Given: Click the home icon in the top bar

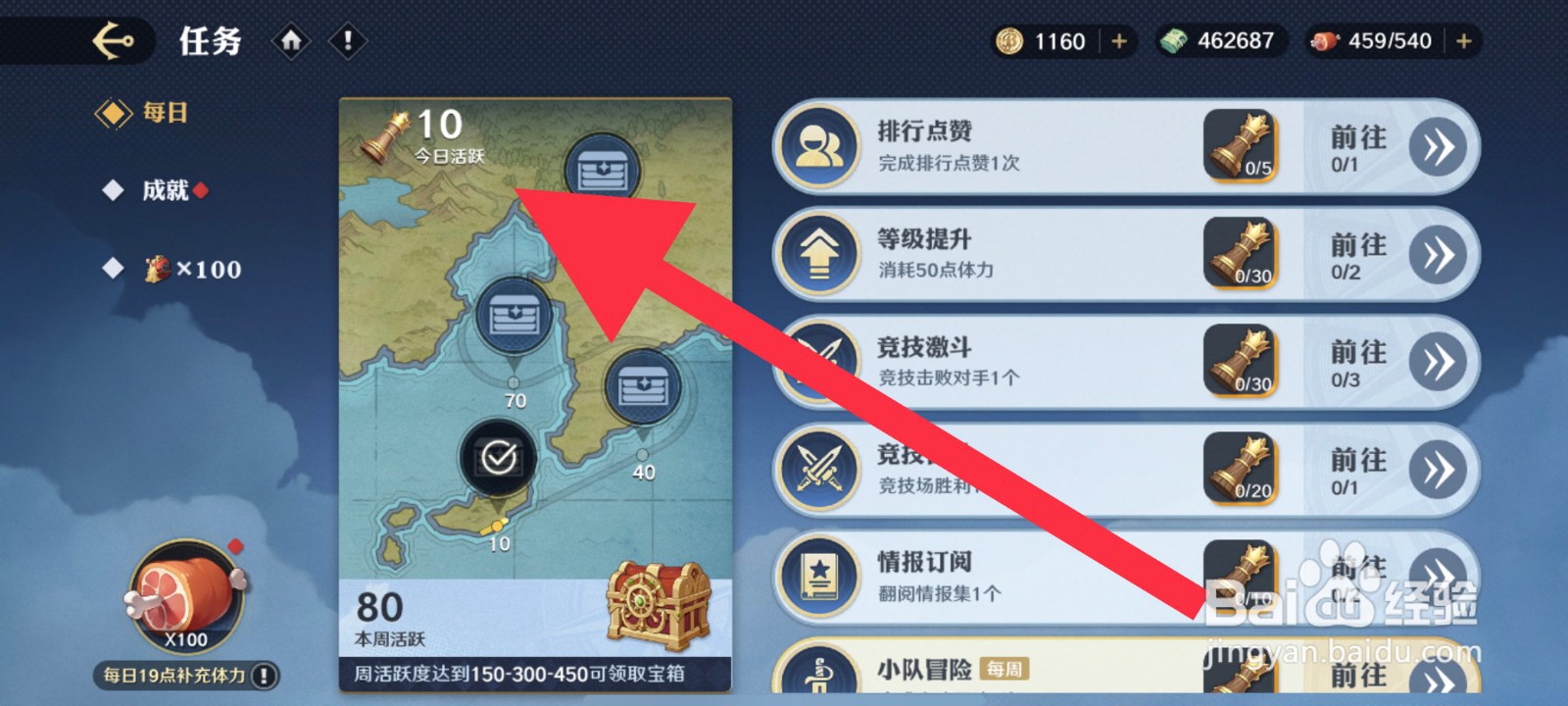Looking at the screenshot, I should [291, 41].
